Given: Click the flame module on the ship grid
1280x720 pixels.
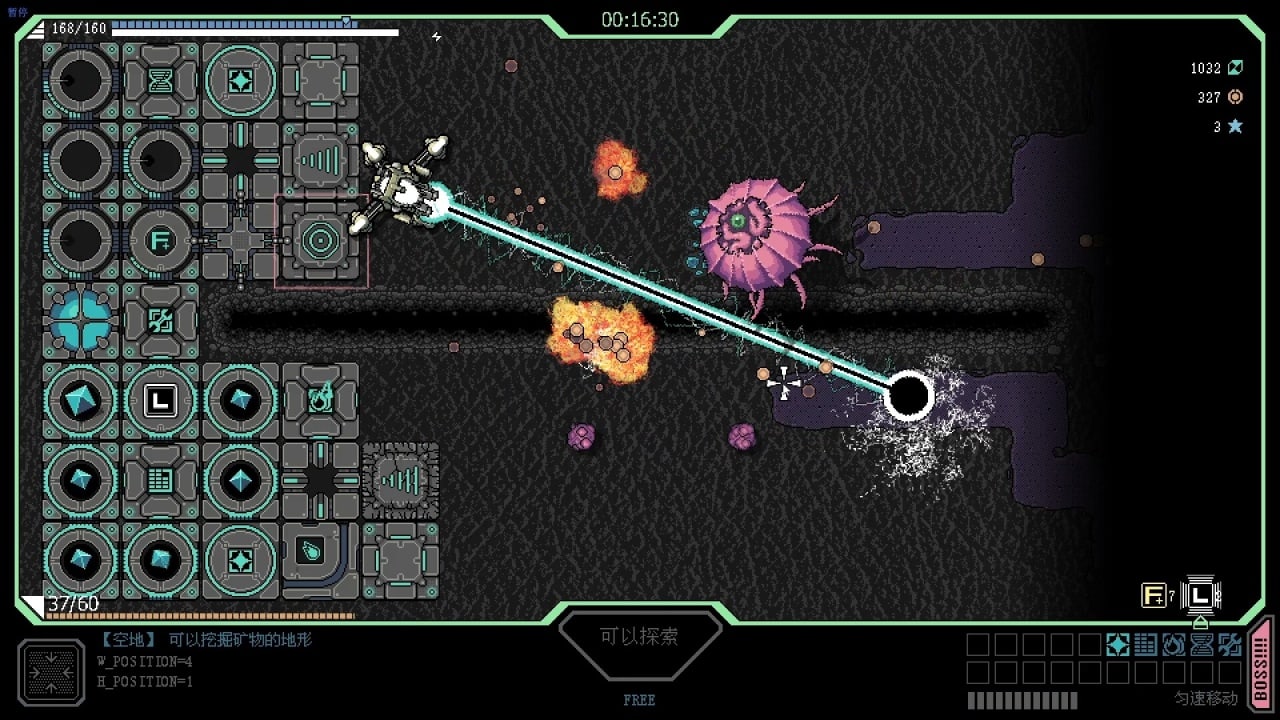Looking at the screenshot, I should pos(320,401).
